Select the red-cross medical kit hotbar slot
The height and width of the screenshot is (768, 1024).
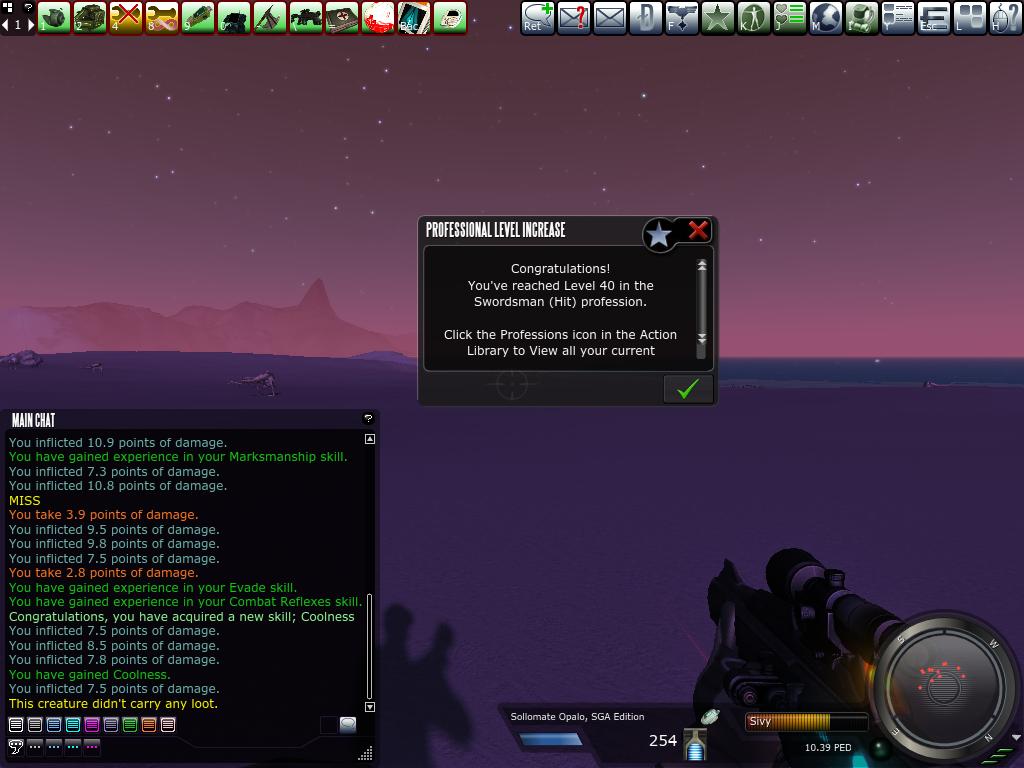pos(342,17)
